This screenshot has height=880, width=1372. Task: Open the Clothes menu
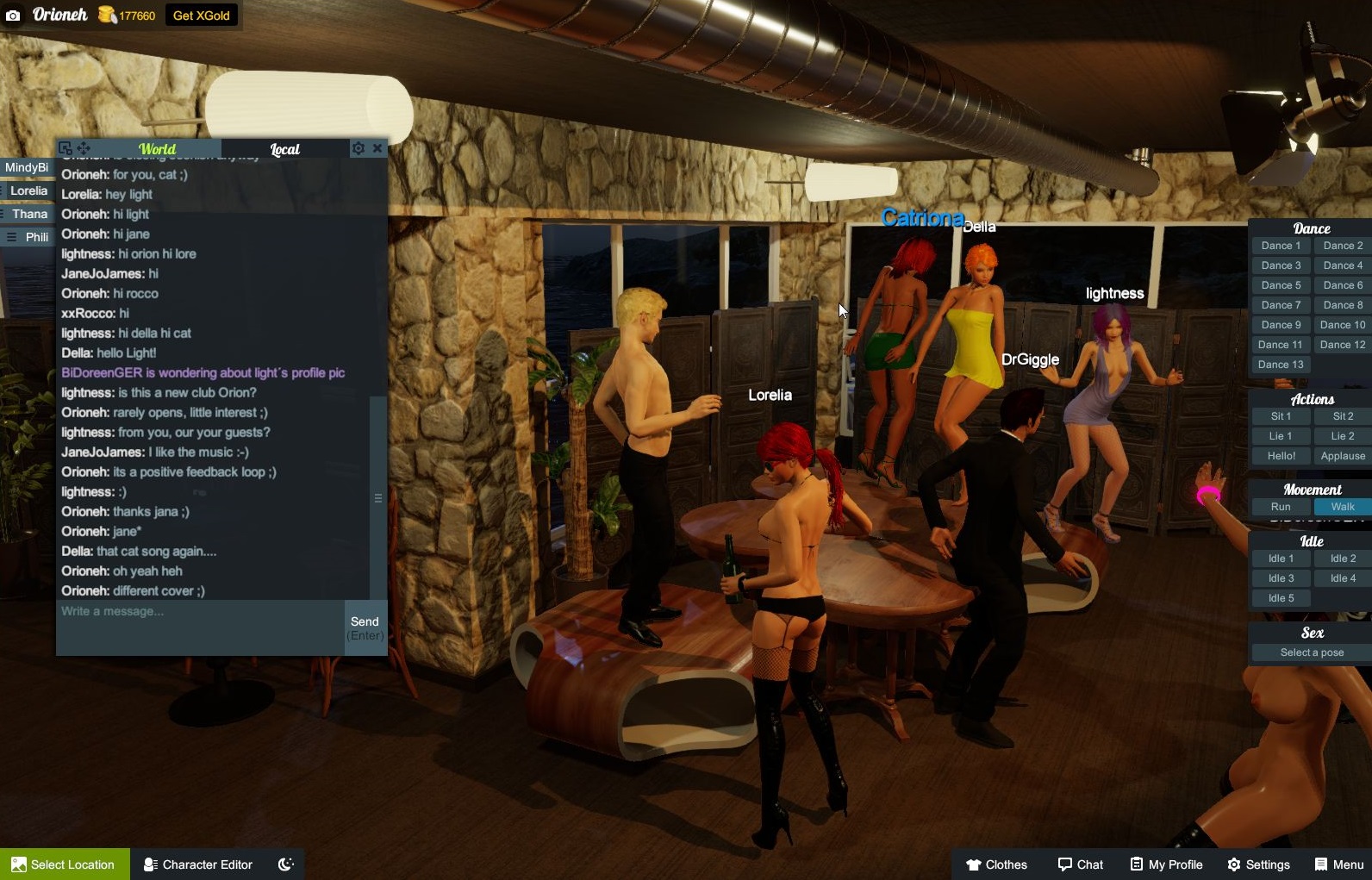996,864
